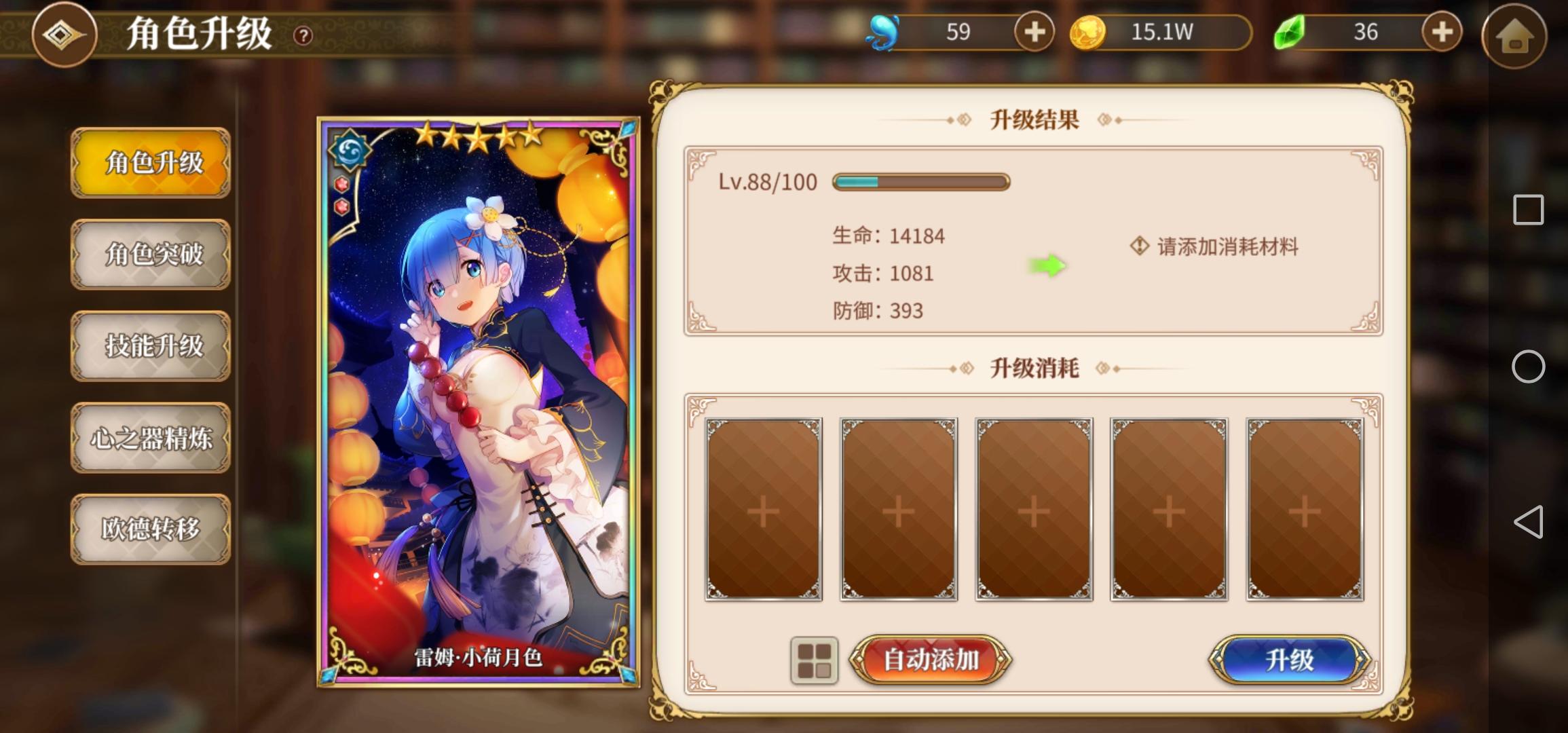Open the 欧德转移 panel
The width and height of the screenshot is (1568, 733).
[x=151, y=531]
